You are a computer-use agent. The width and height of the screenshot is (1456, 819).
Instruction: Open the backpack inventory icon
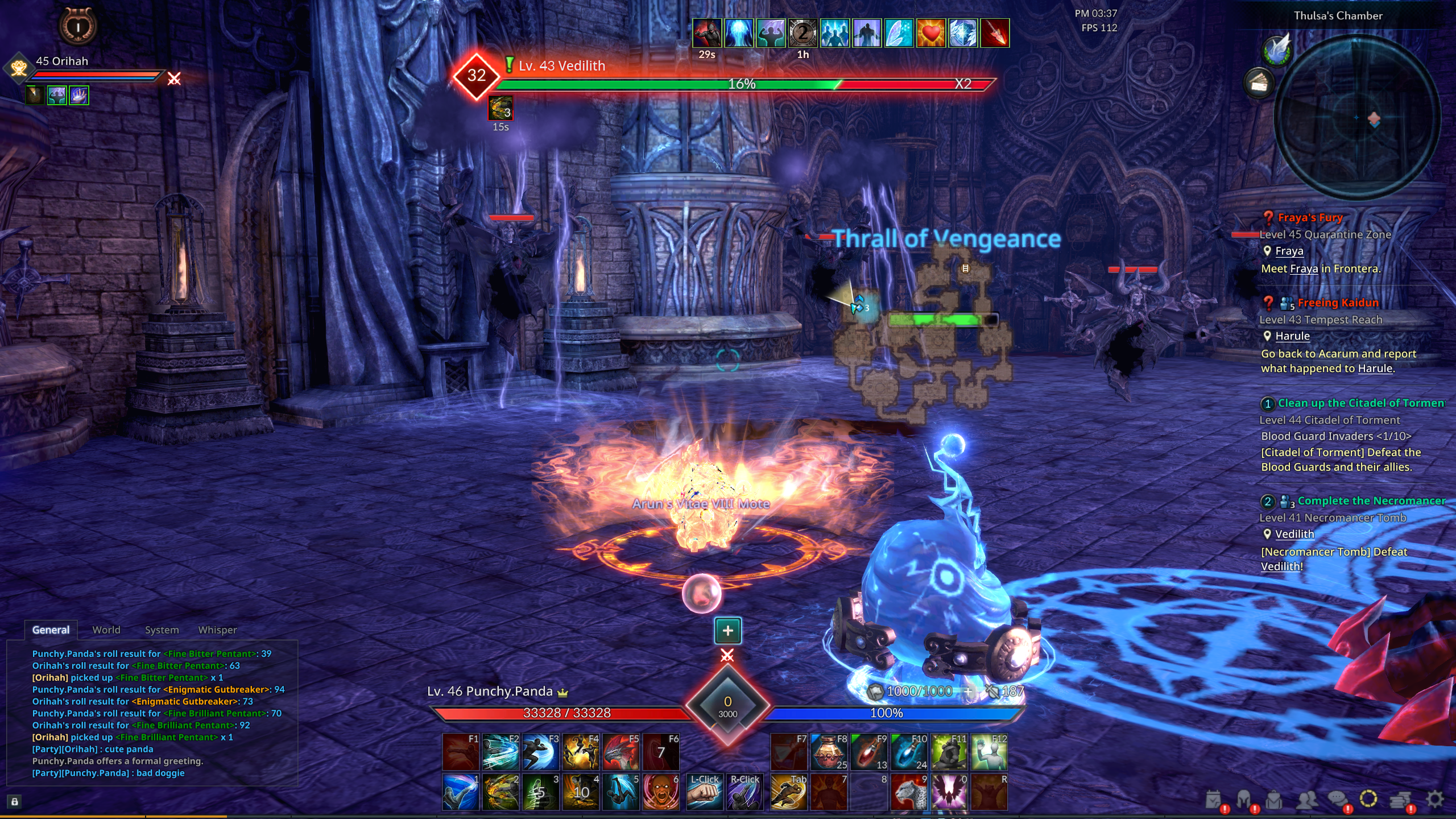pyautogui.click(x=1274, y=800)
